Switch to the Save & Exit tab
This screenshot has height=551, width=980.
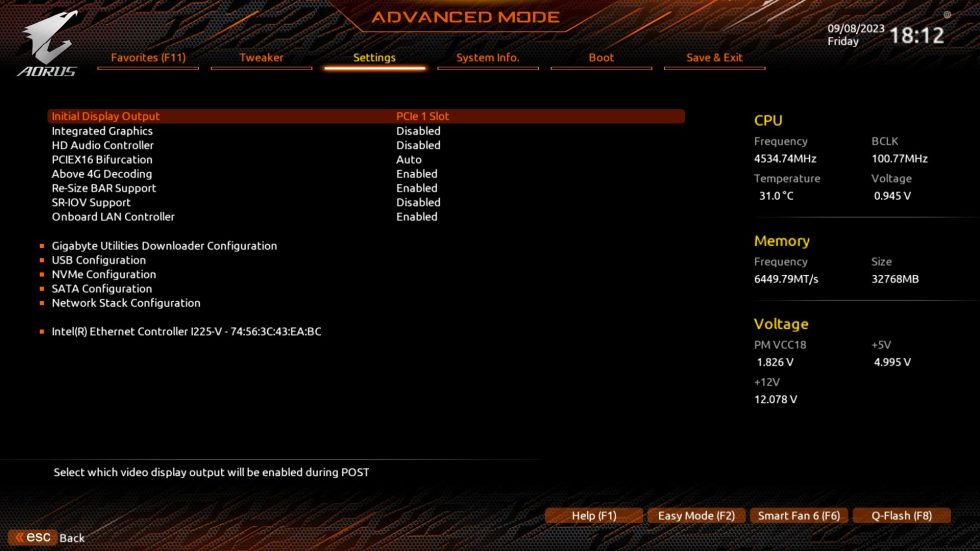[714, 58]
